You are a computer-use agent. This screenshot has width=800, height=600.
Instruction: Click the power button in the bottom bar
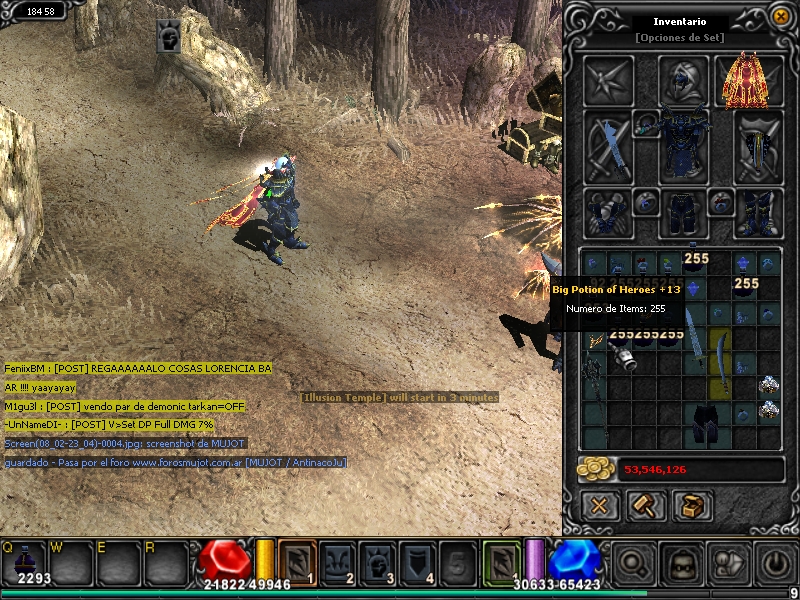point(774,563)
